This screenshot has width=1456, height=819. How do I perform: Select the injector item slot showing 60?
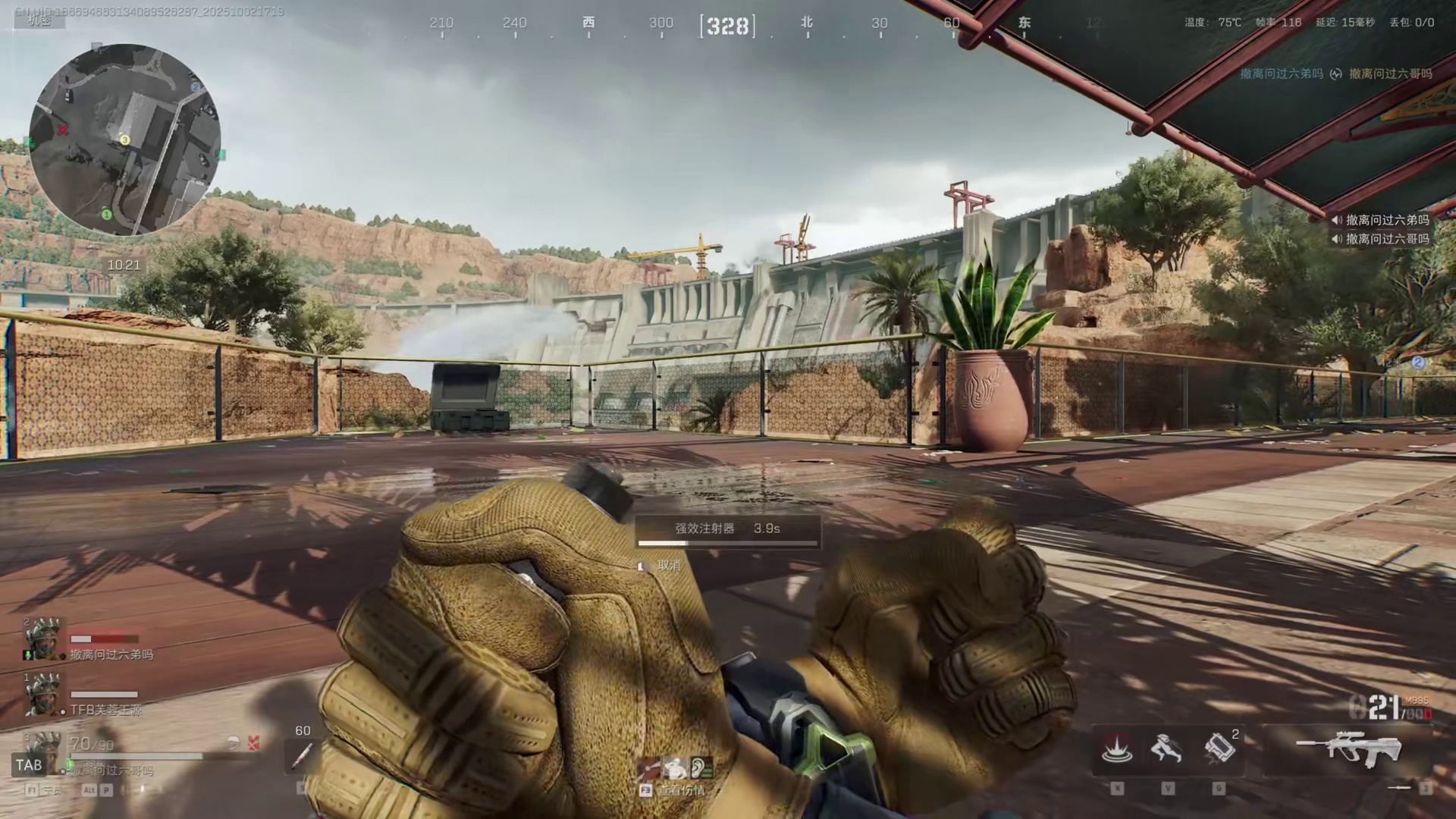tap(303, 755)
